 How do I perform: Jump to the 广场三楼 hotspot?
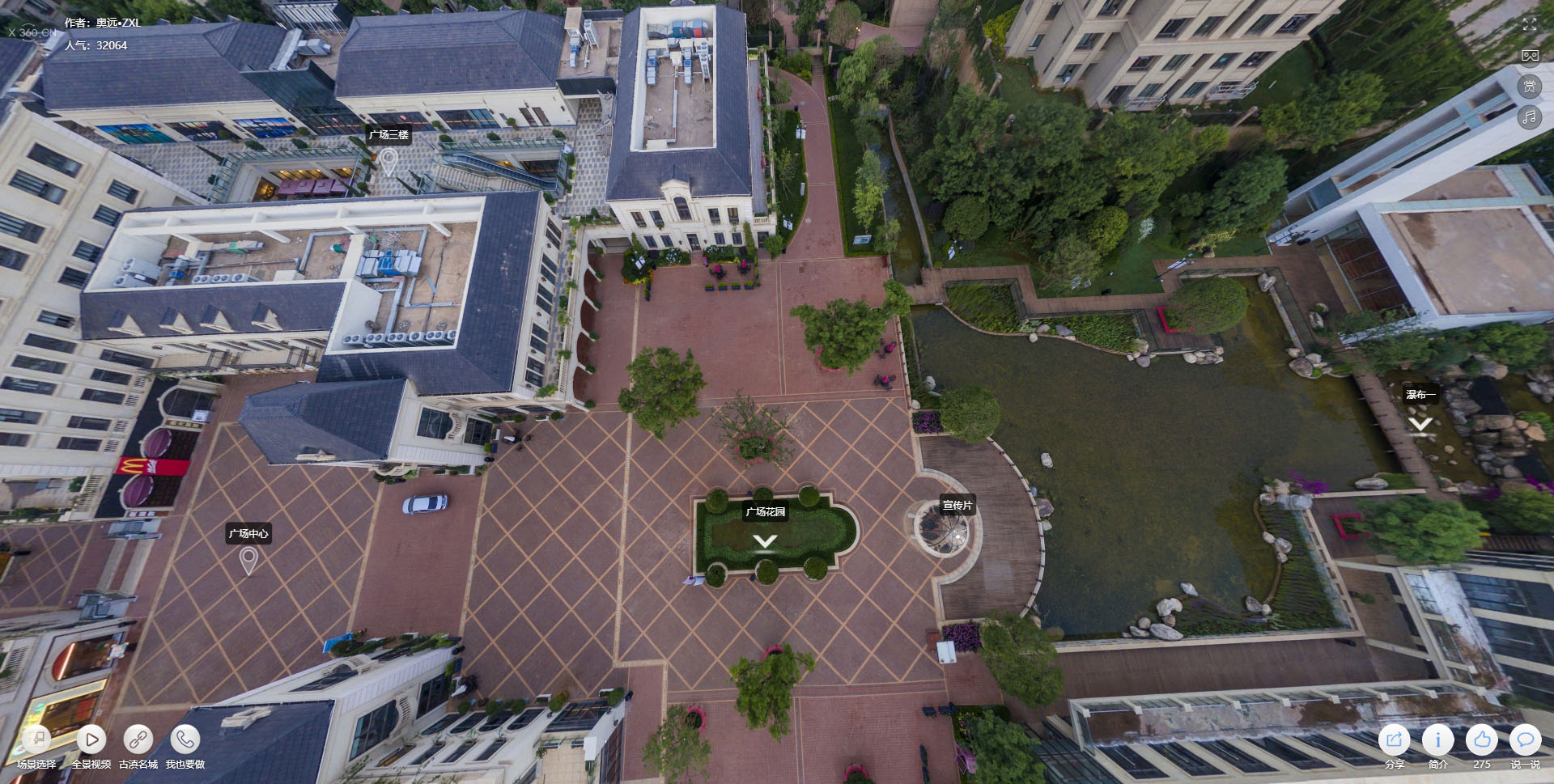tap(388, 159)
